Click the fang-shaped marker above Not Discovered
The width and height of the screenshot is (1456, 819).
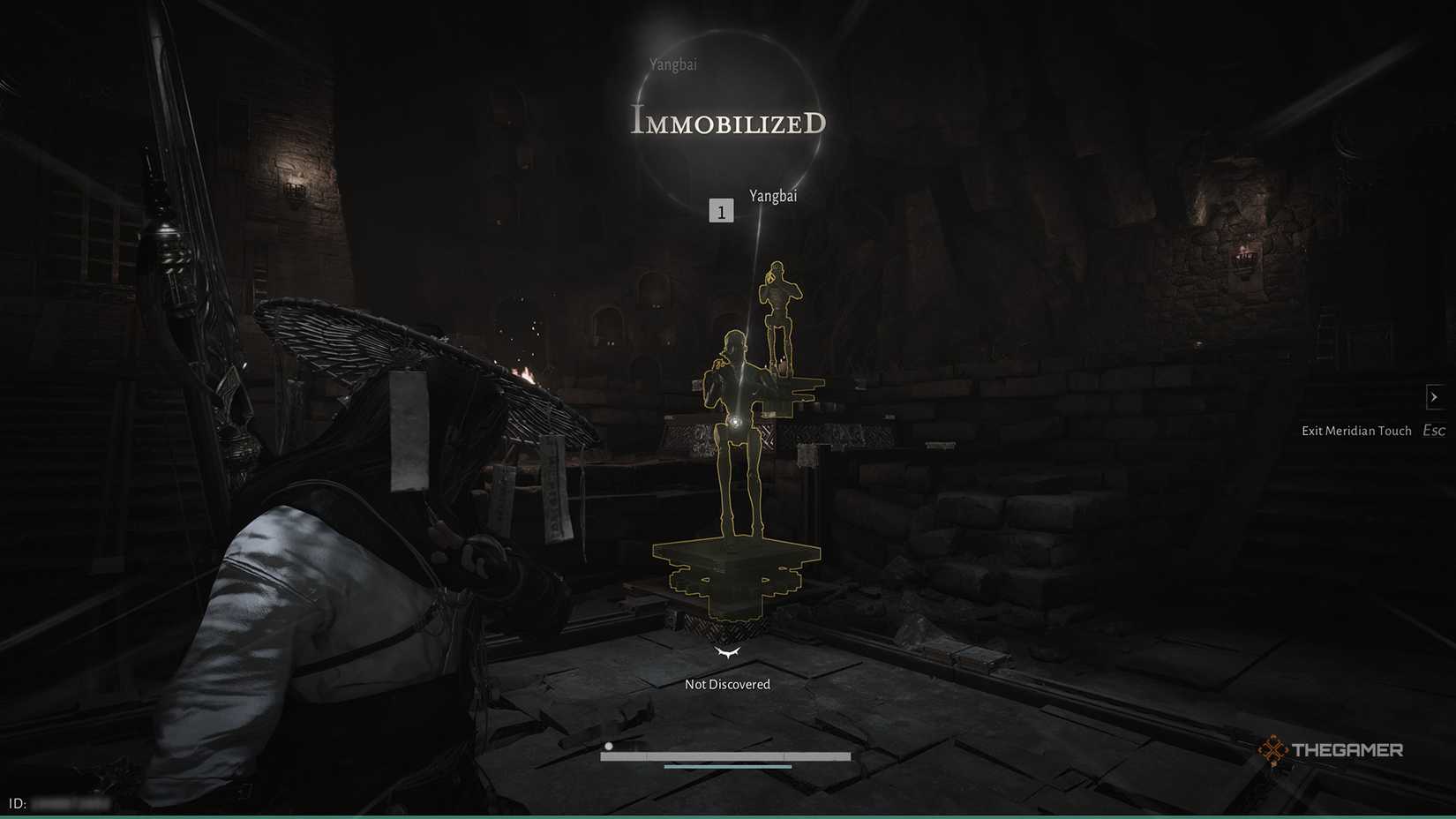pyautogui.click(x=727, y=653)
